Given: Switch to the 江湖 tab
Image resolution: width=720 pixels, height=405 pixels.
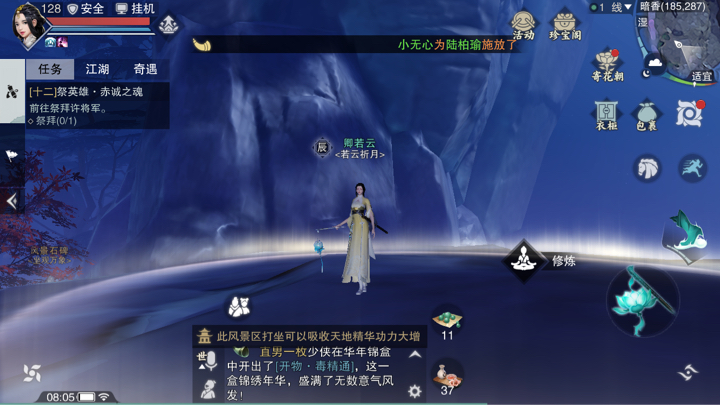Looking at the screenshot, I should 97,69.
